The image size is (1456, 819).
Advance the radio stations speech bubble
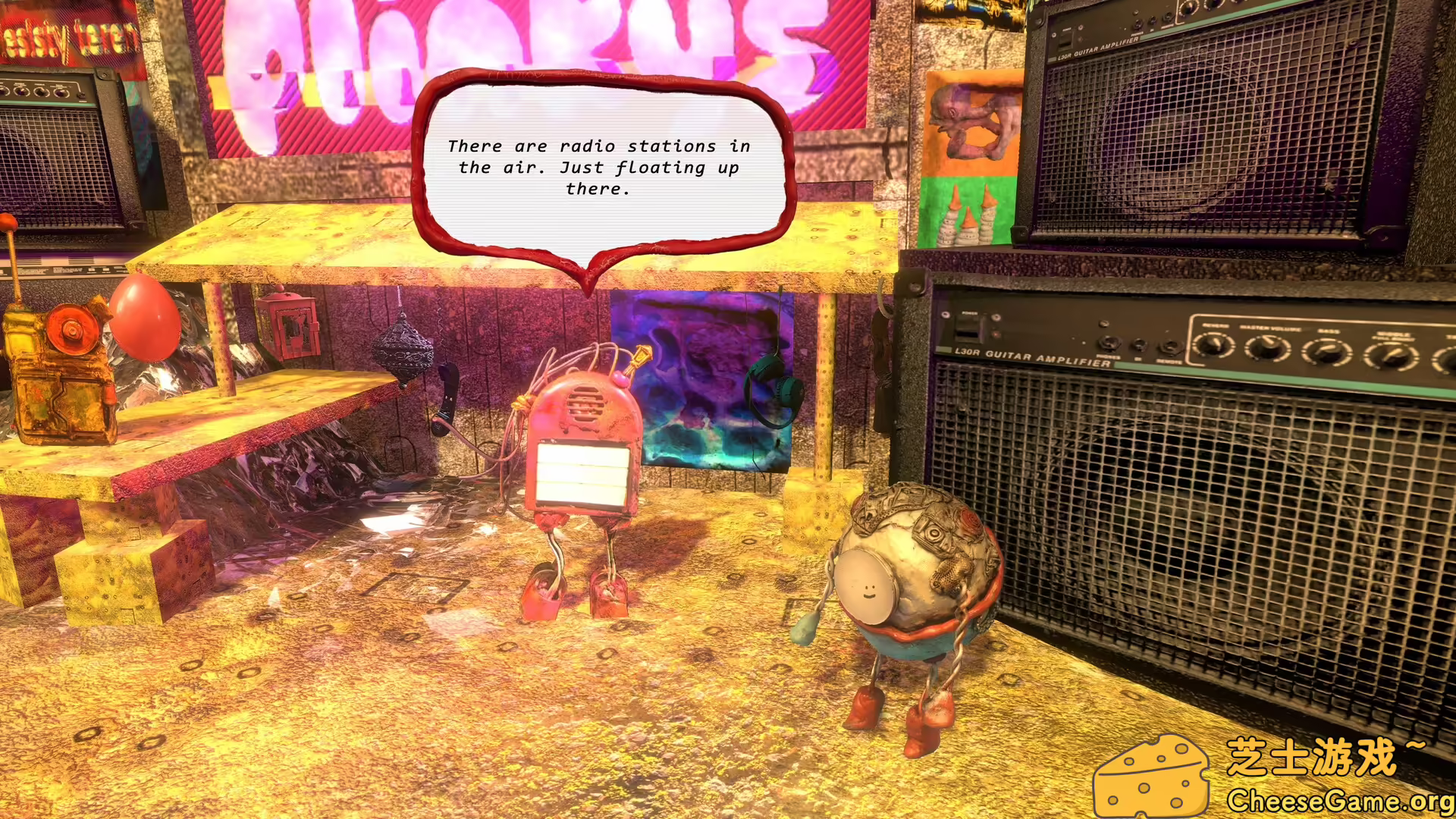coord(599,168)
